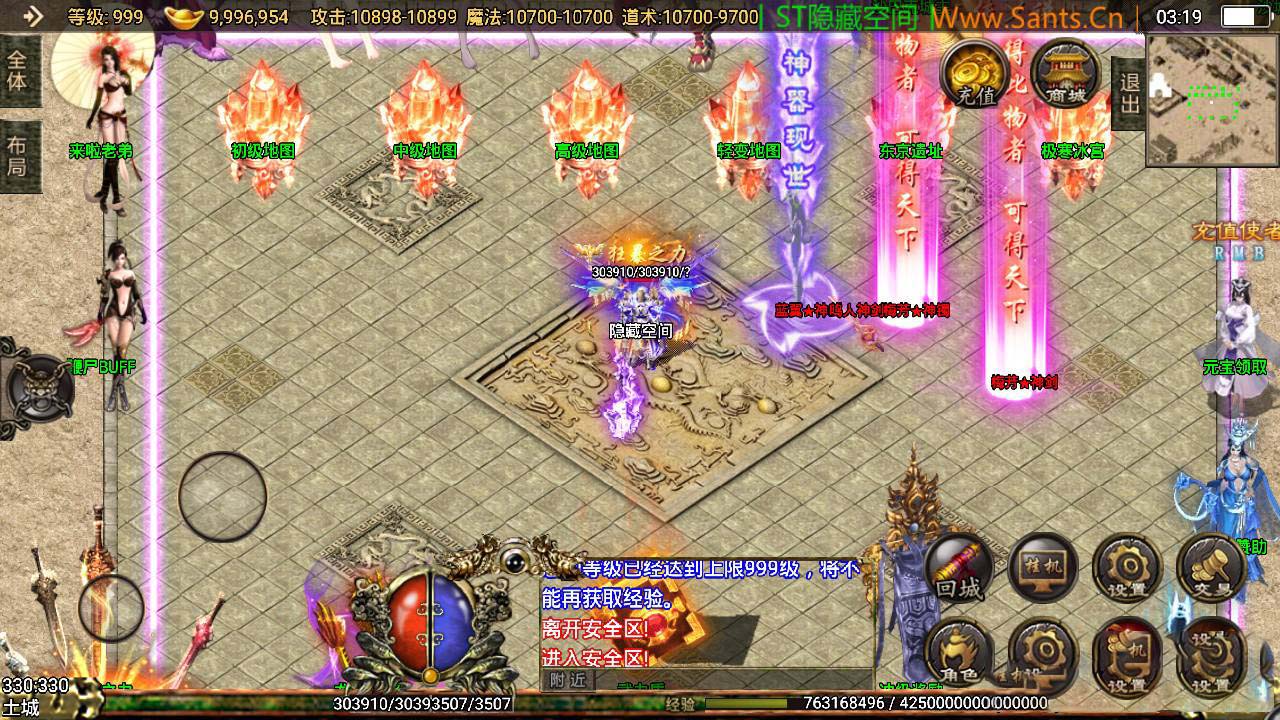Tap the 退出 exit button
Image resolution: width=1280 pixels, height=720 pixels.
click(1130, 93)
